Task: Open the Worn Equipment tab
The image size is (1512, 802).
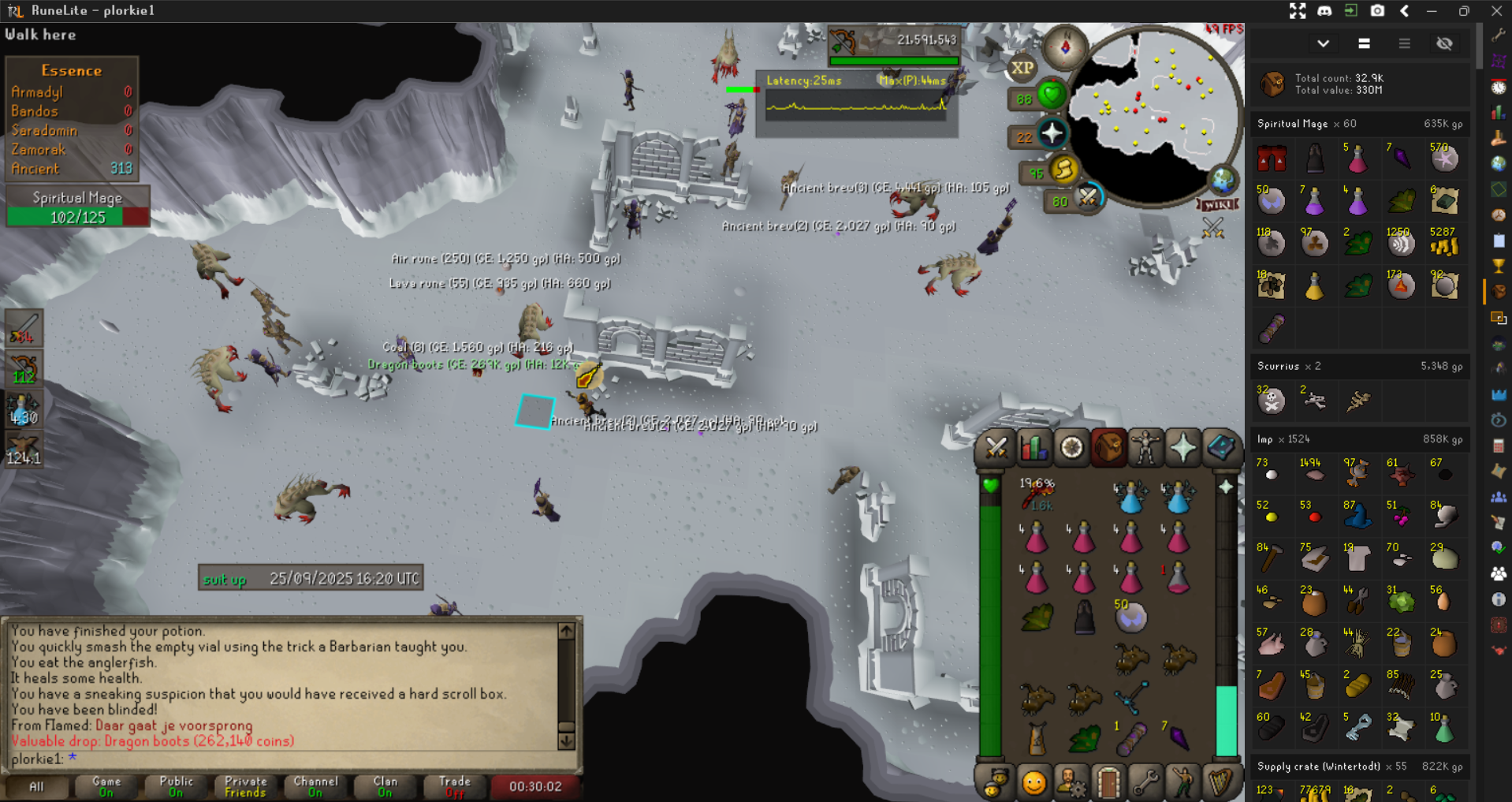Action: pyautogui.click(x=1145, y=448)
